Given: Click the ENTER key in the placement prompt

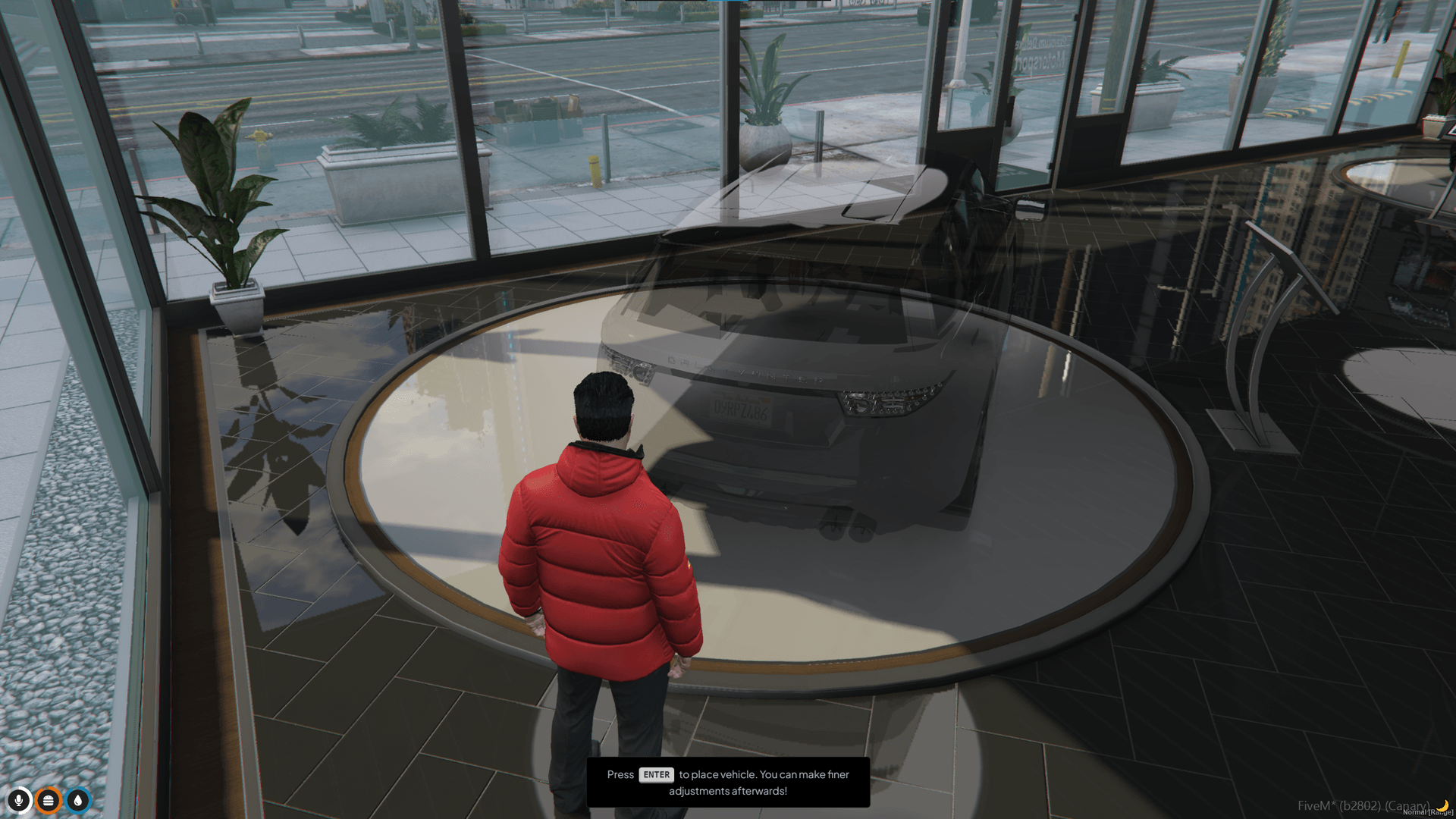Looking at the screenshot, I should pyautogui.click(x=656, y=775).
